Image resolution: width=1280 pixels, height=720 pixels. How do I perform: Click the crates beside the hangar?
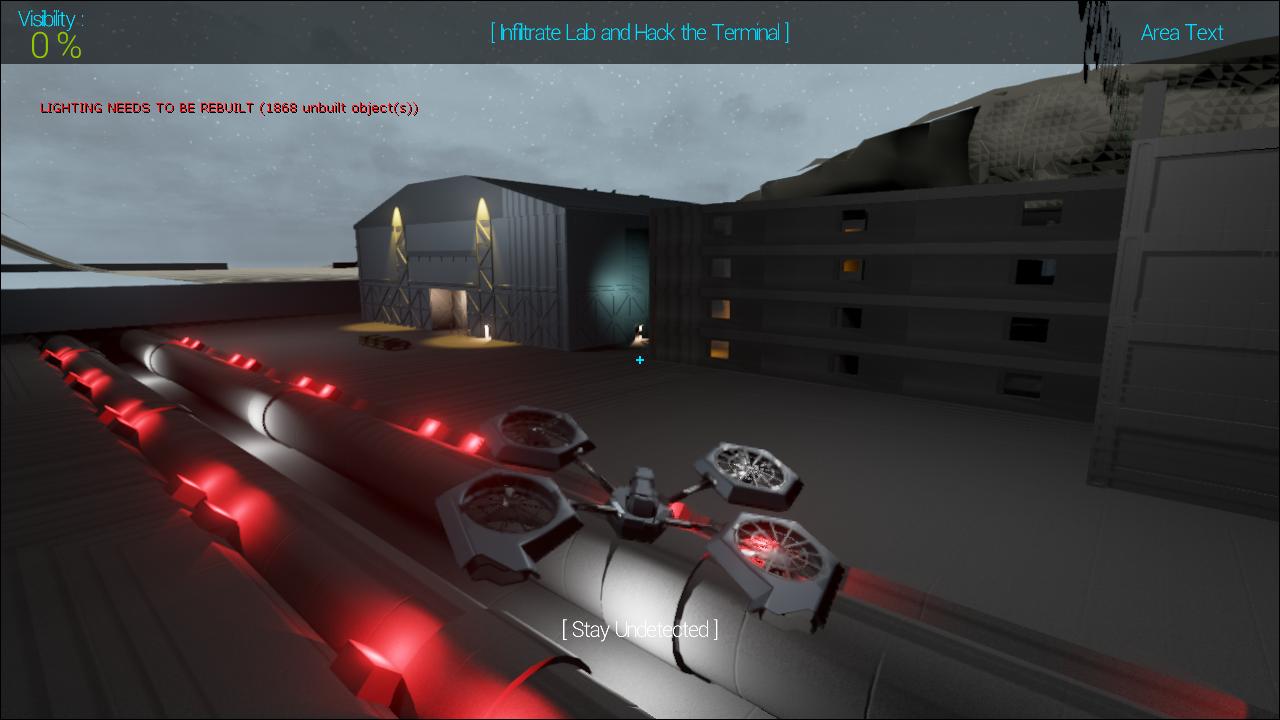coord(383,342)
